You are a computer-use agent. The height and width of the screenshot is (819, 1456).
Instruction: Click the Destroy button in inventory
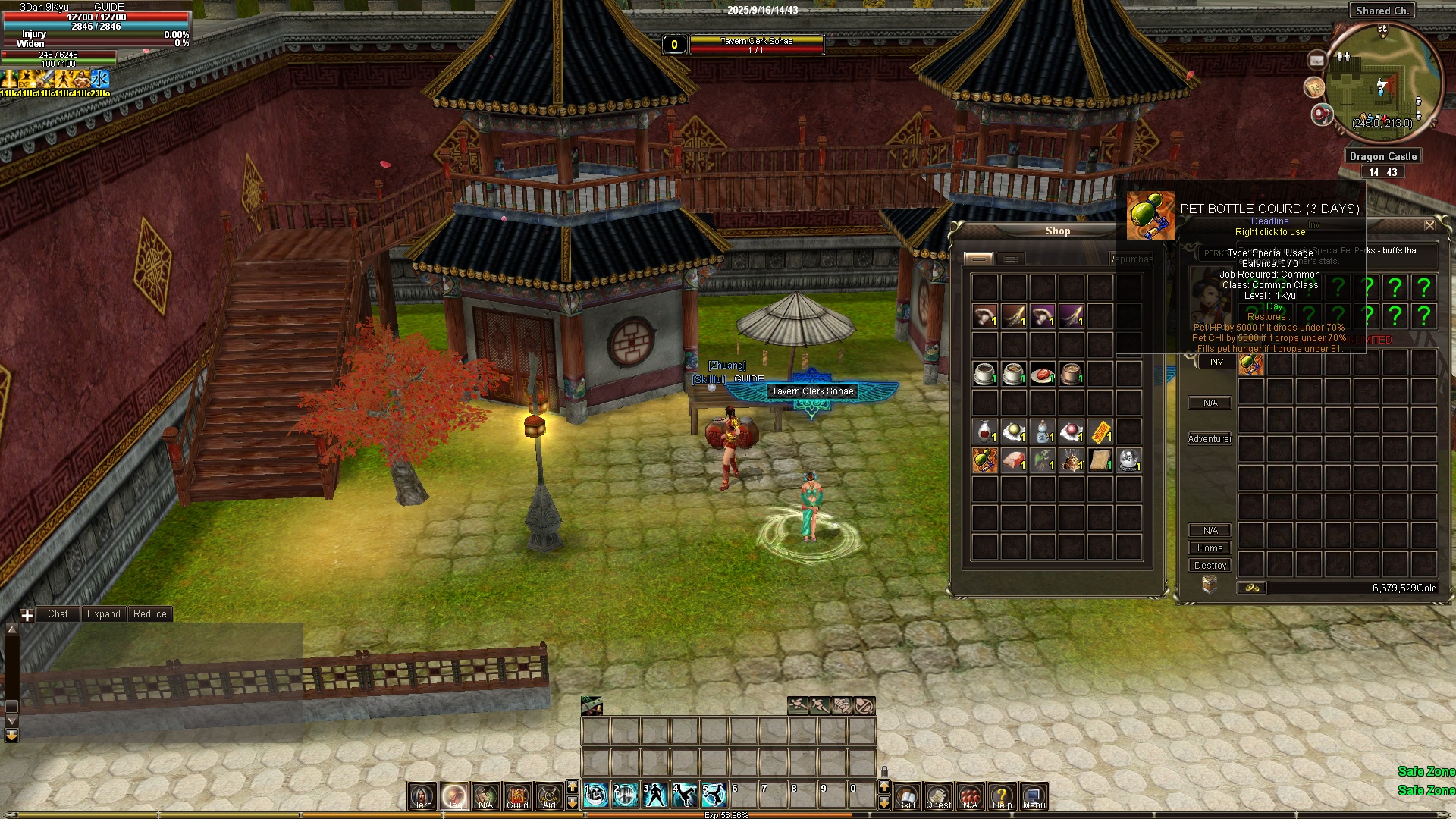1210,566
